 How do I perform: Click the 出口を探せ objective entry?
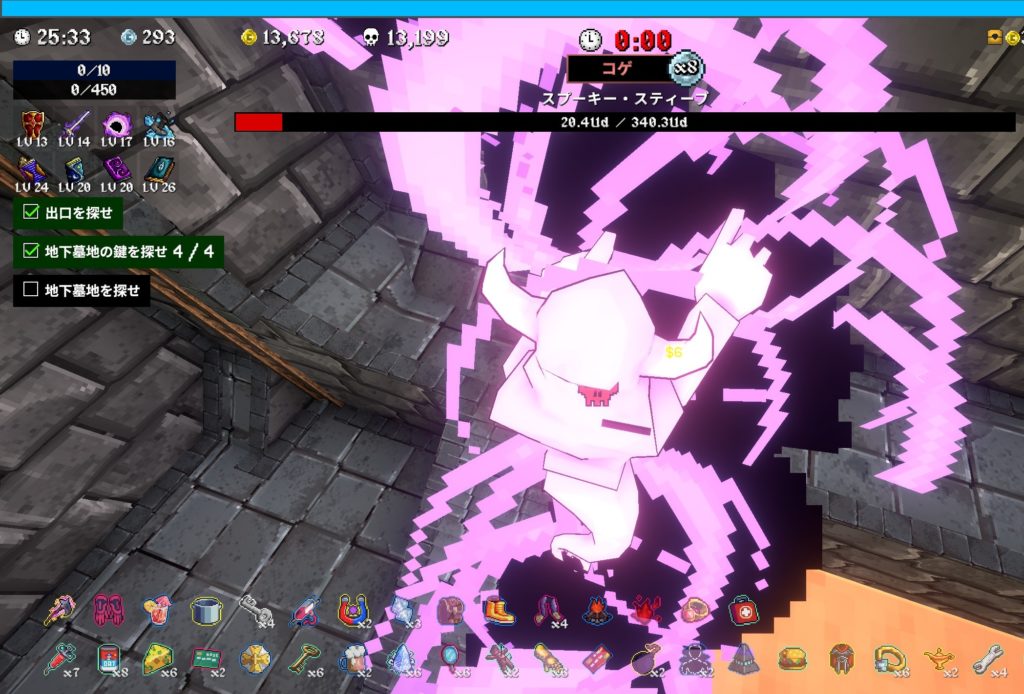pyautogui.click(x=69, y=212)
